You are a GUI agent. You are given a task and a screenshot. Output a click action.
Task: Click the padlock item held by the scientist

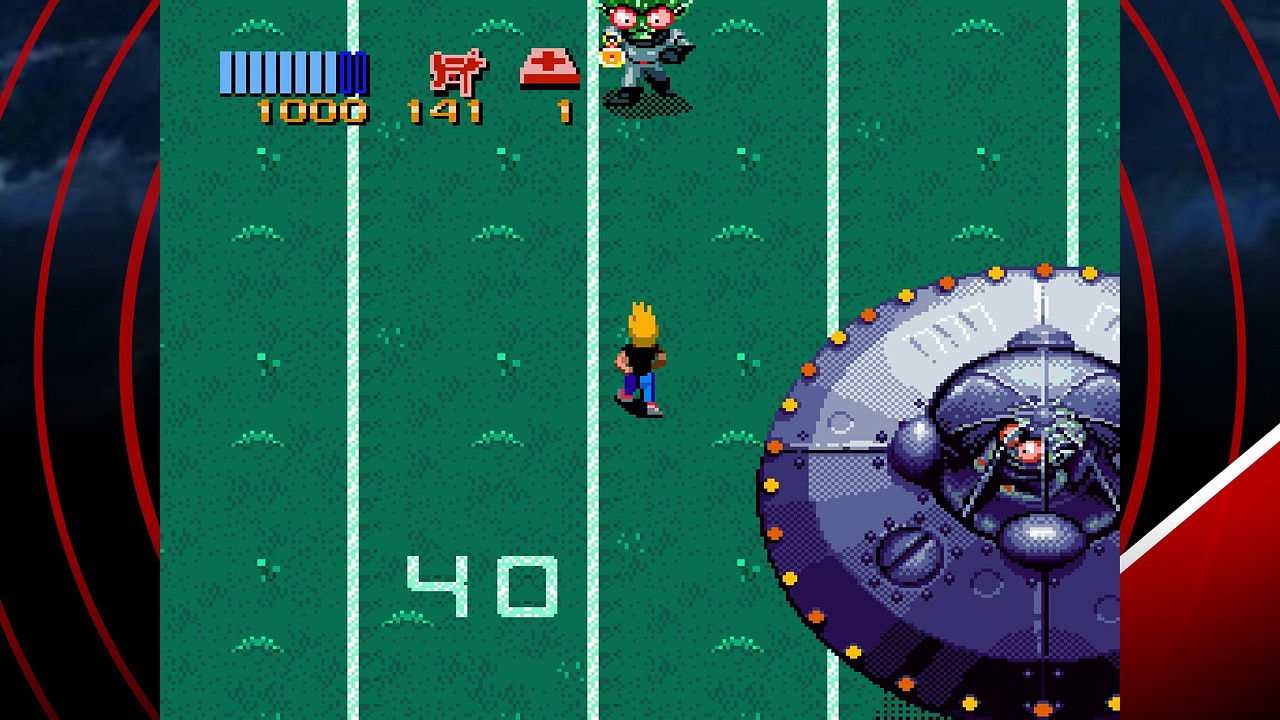pos(612,58)
